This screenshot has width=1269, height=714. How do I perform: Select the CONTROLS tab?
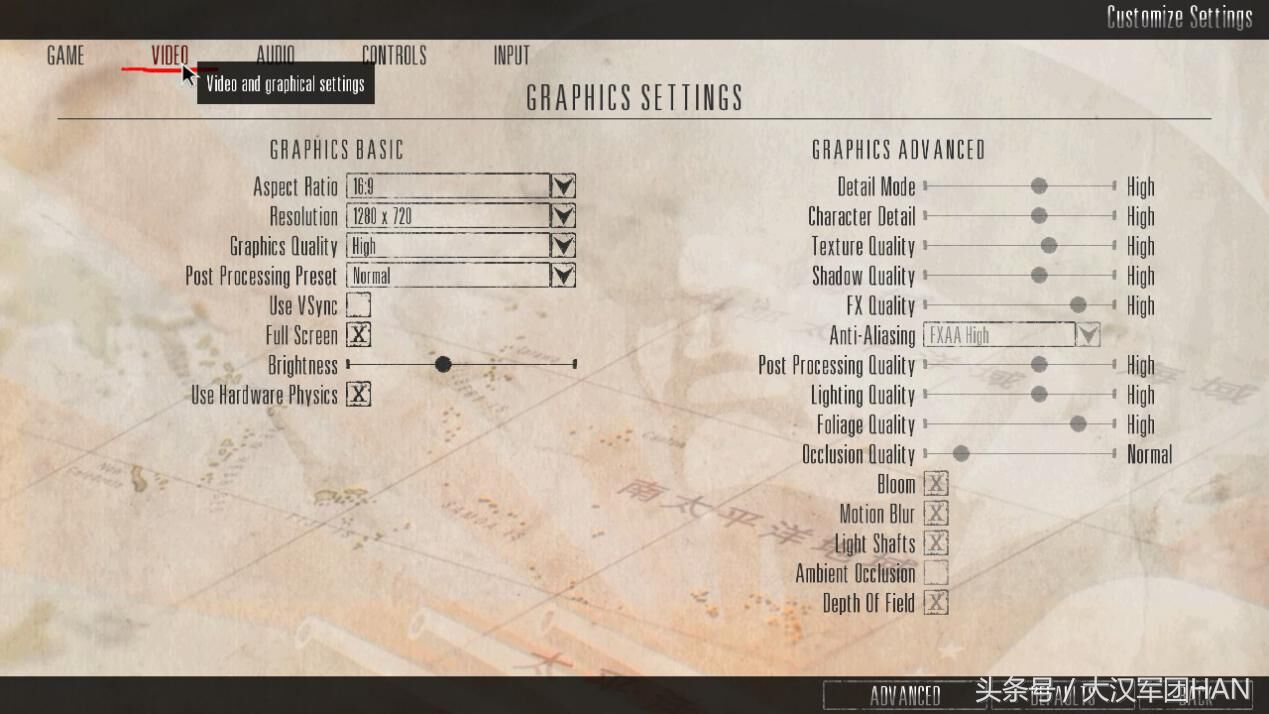(x=394, y=56)
